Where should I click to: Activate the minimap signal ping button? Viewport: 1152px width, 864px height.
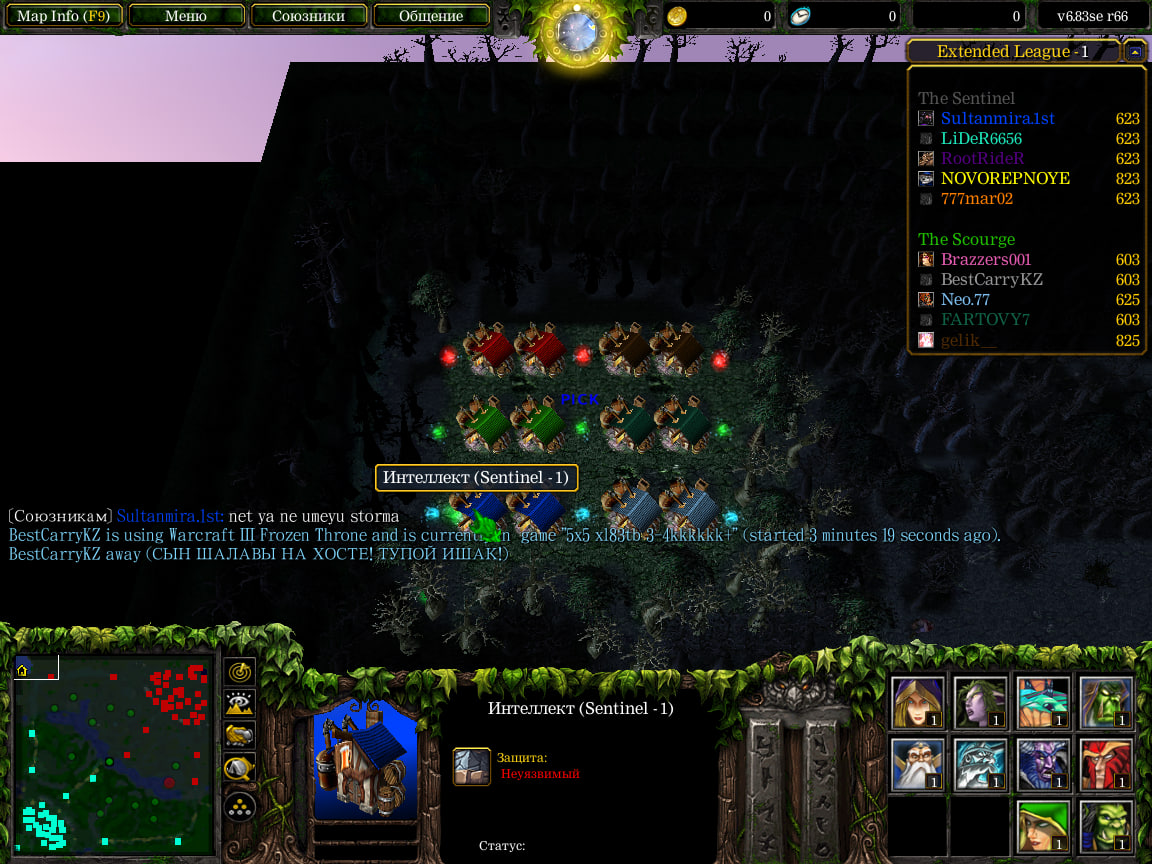240,672
